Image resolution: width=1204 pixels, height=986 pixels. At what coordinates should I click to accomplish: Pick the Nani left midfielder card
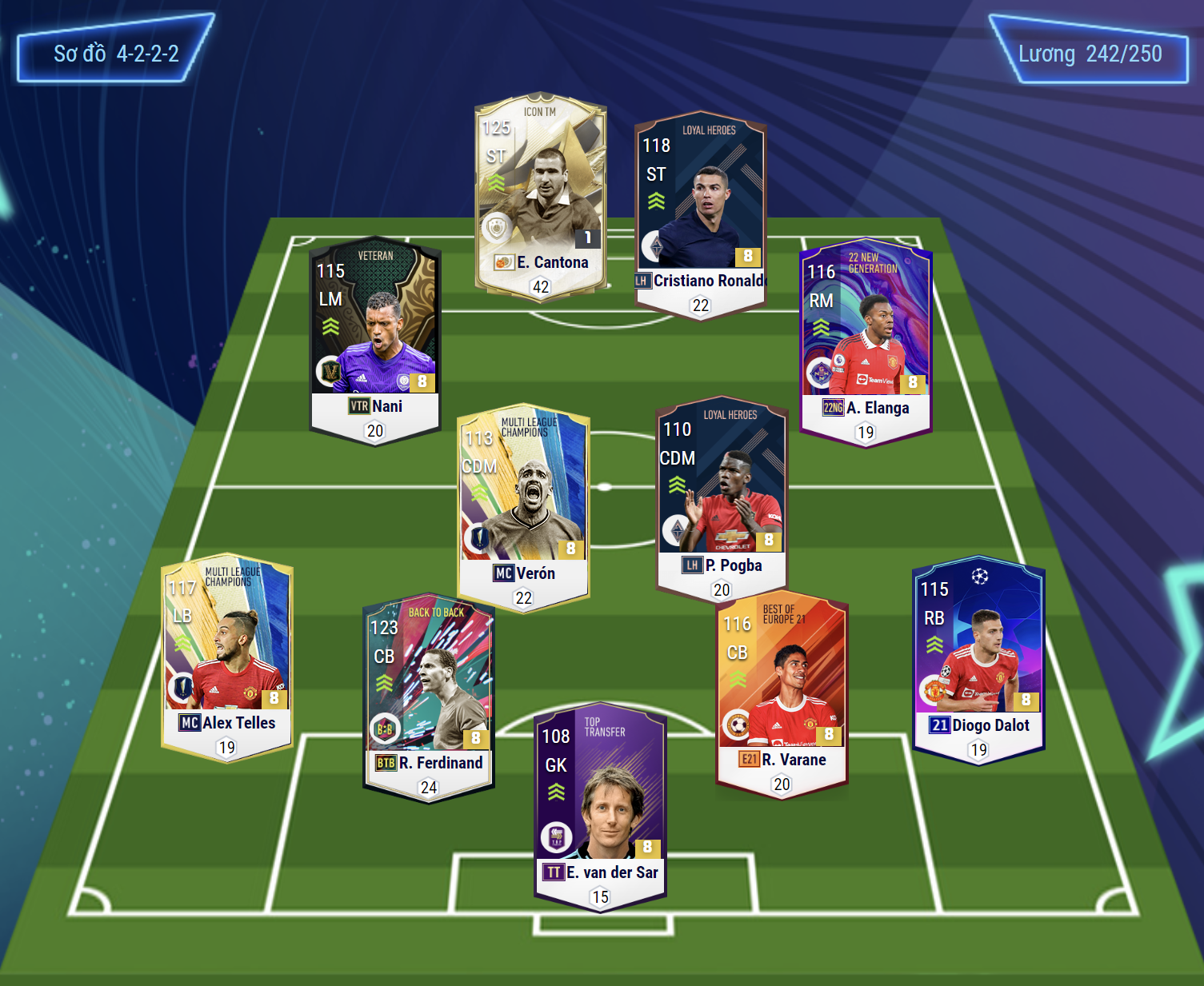pyautogui.click(x=375, y=337)
